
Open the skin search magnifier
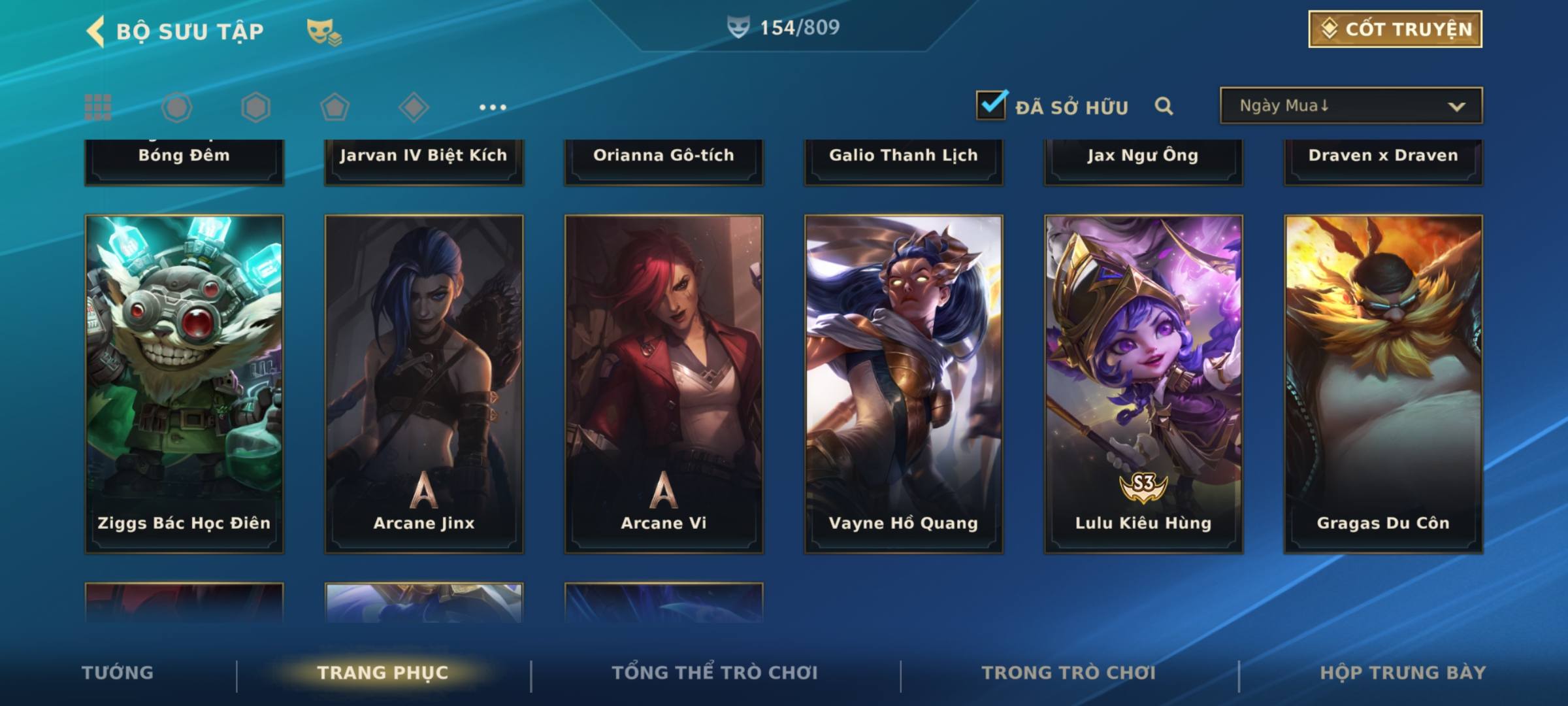click(x=1164, y=106)
